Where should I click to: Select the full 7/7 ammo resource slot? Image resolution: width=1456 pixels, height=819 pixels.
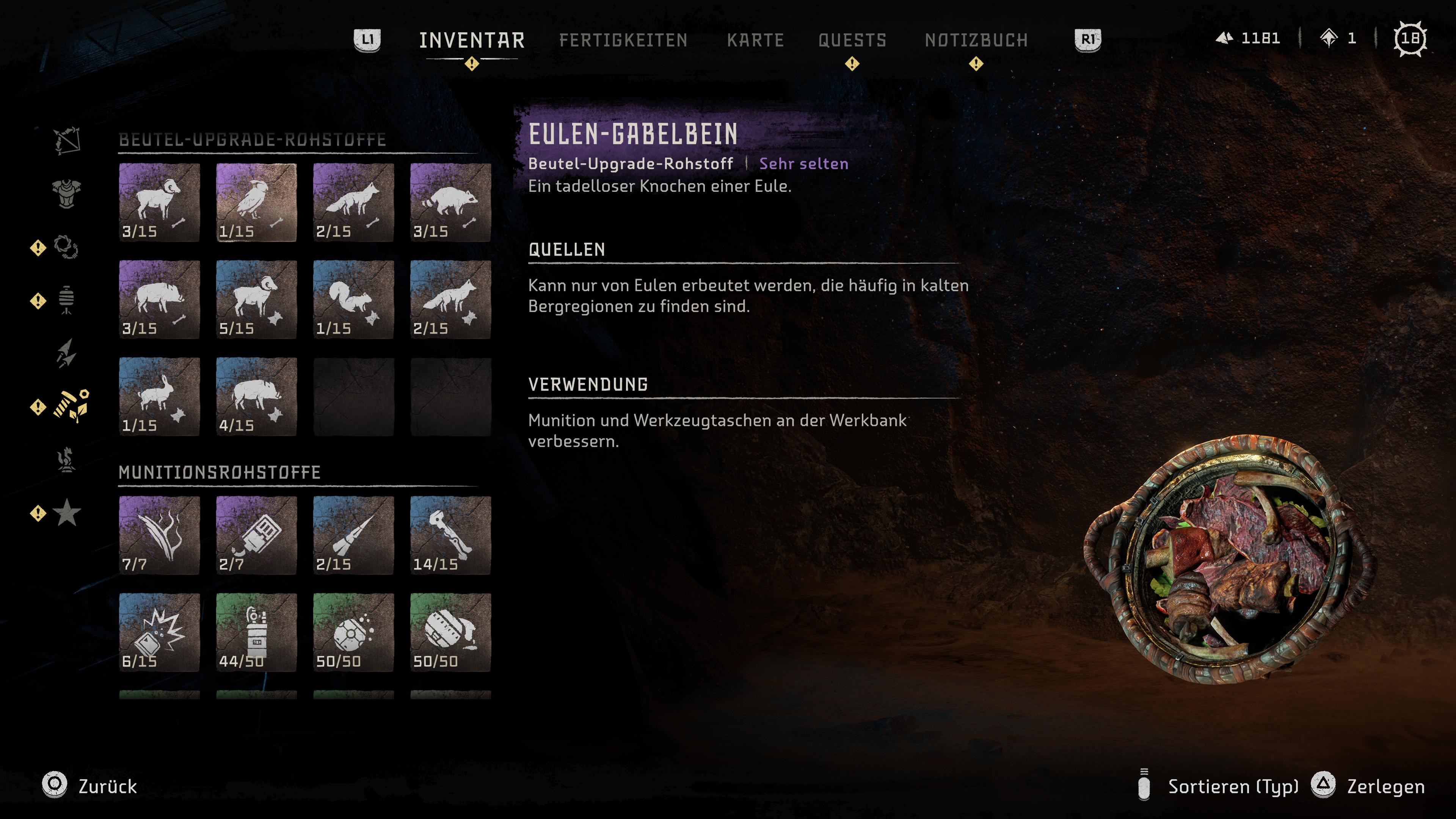tap(159, 535)
